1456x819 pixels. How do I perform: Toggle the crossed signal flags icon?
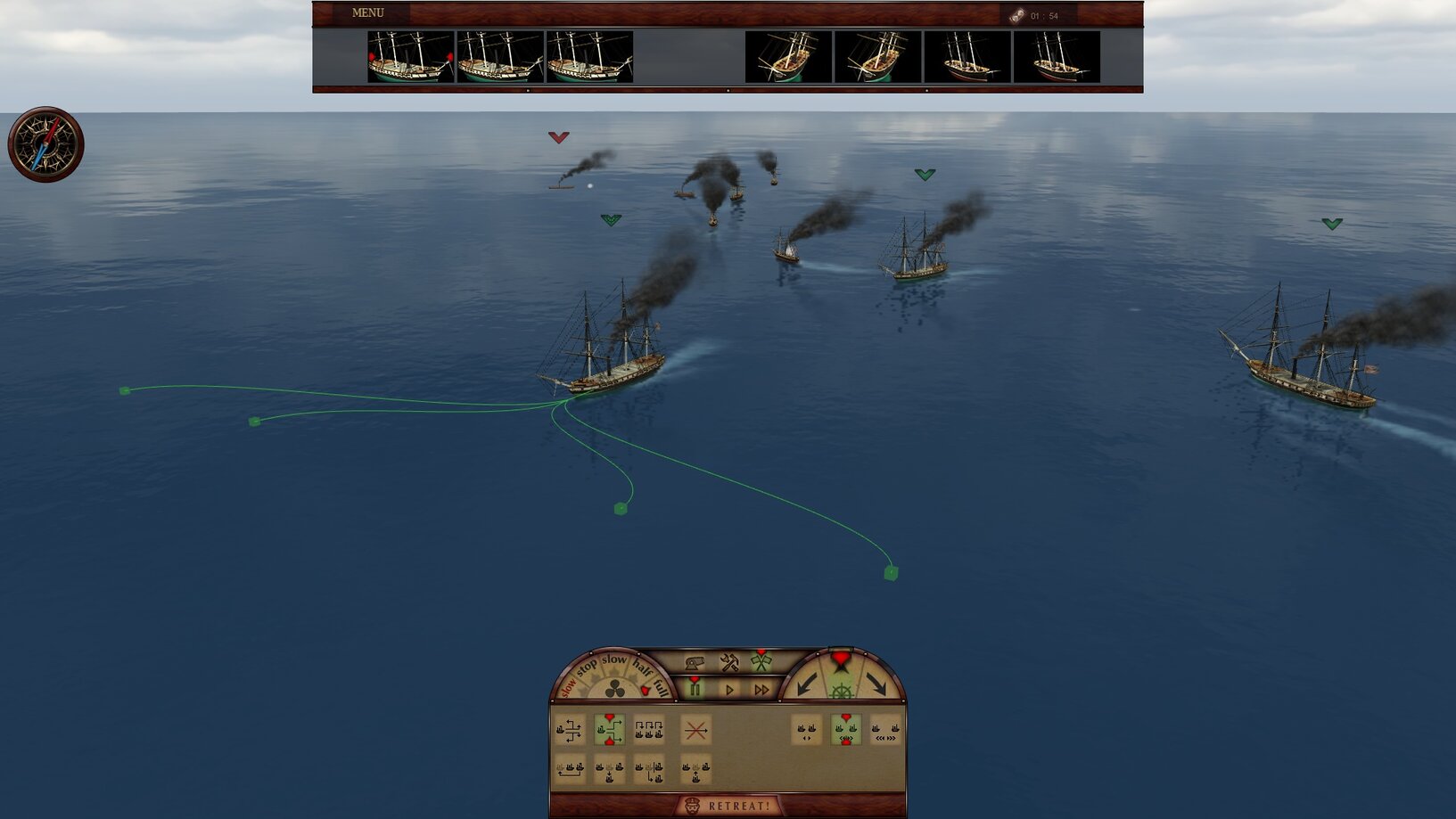click(761, 662)
